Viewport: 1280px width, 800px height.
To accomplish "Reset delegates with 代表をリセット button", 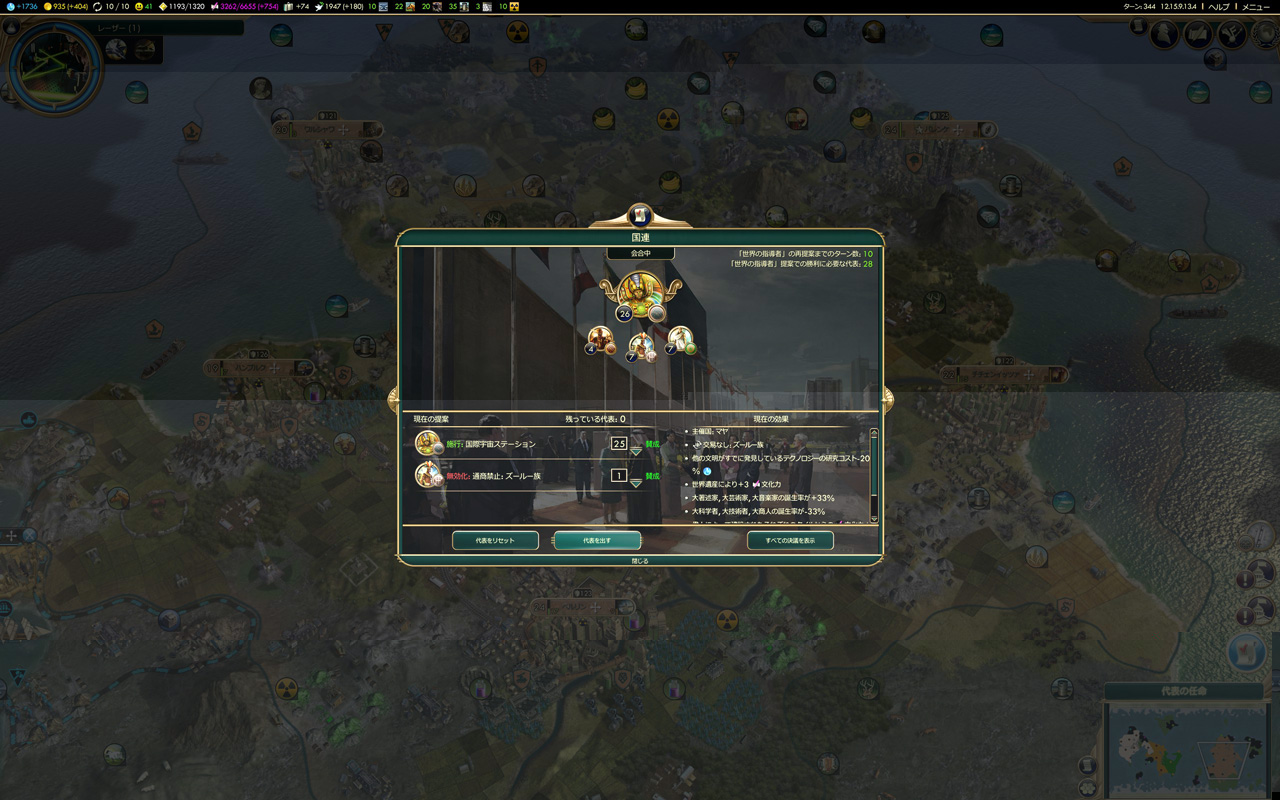I will [x=495, y=540].
